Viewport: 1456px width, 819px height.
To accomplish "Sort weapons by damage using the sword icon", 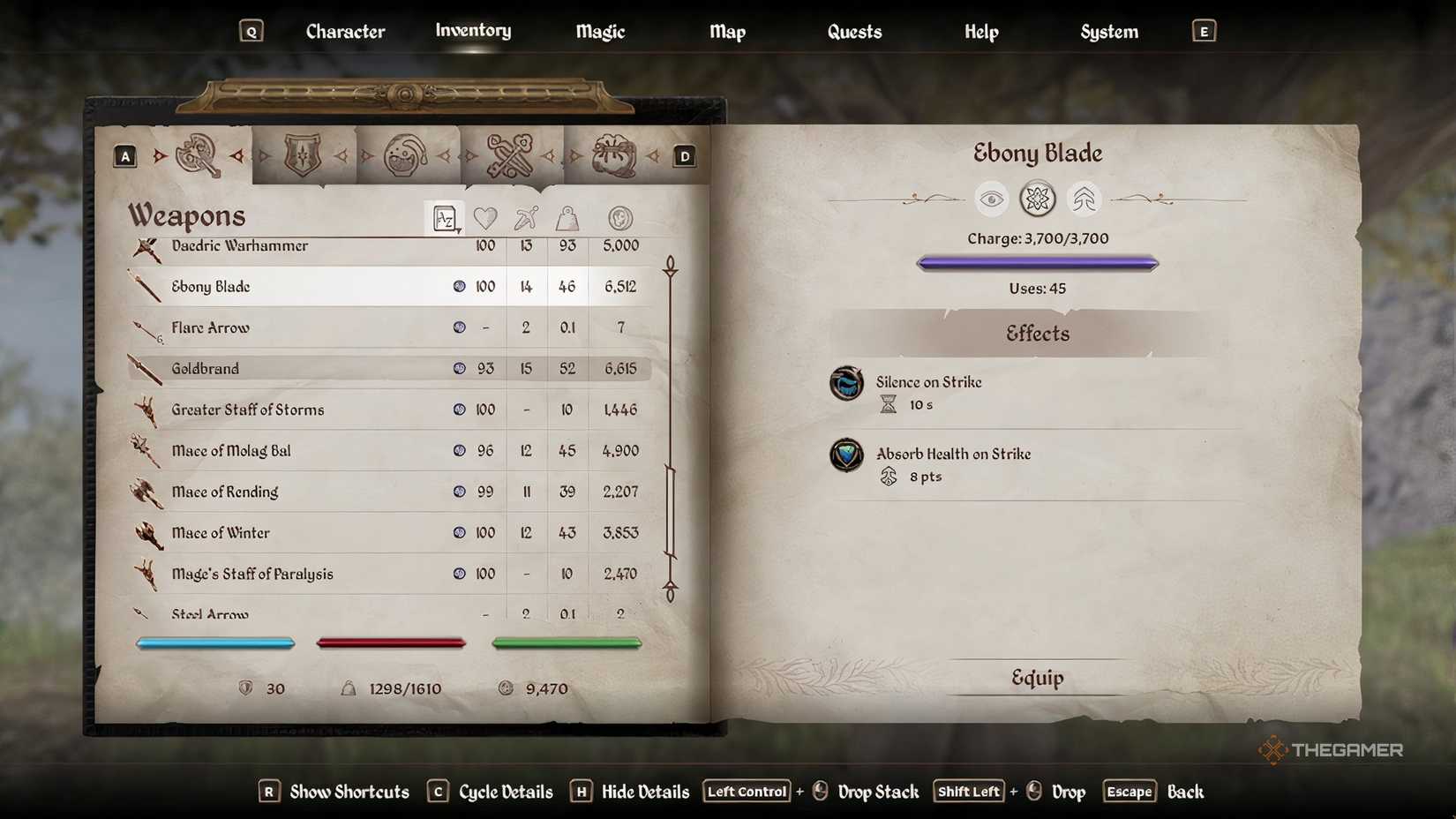I will (x=526, y=218).
